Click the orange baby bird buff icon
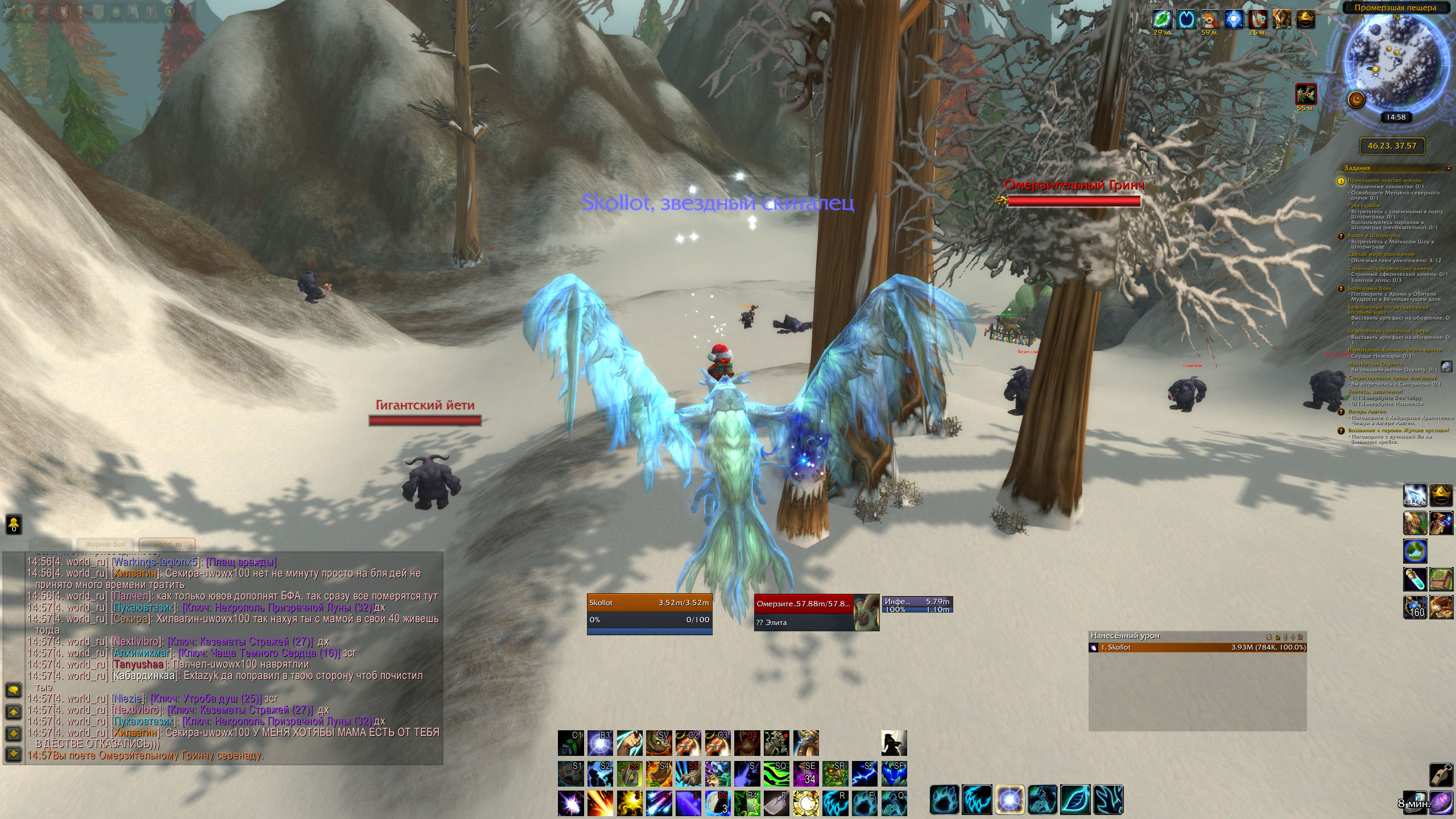Screen dimensions: 1456x819 click(1210, 19)
